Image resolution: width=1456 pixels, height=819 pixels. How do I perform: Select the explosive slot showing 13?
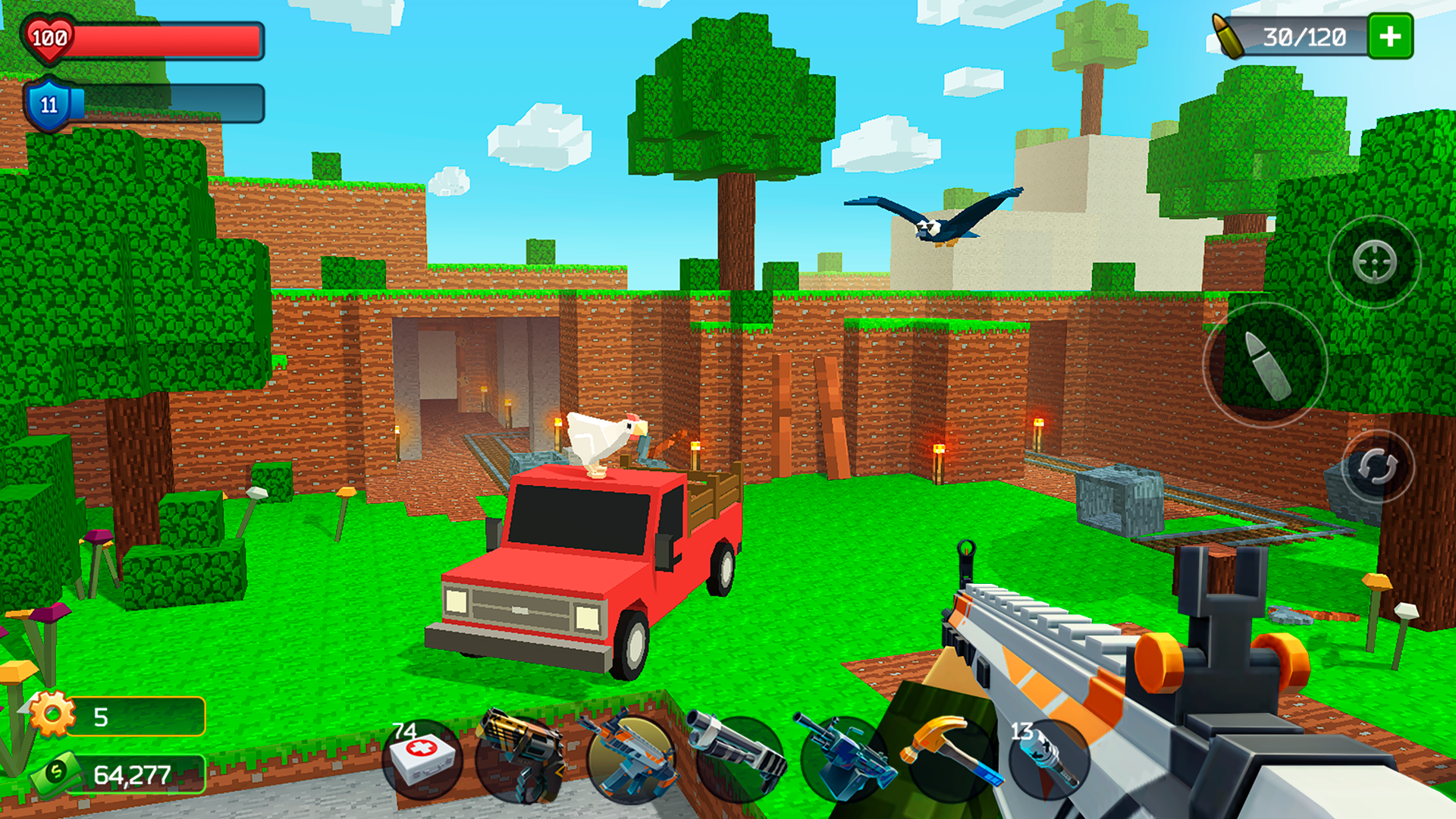[1050, 758]
